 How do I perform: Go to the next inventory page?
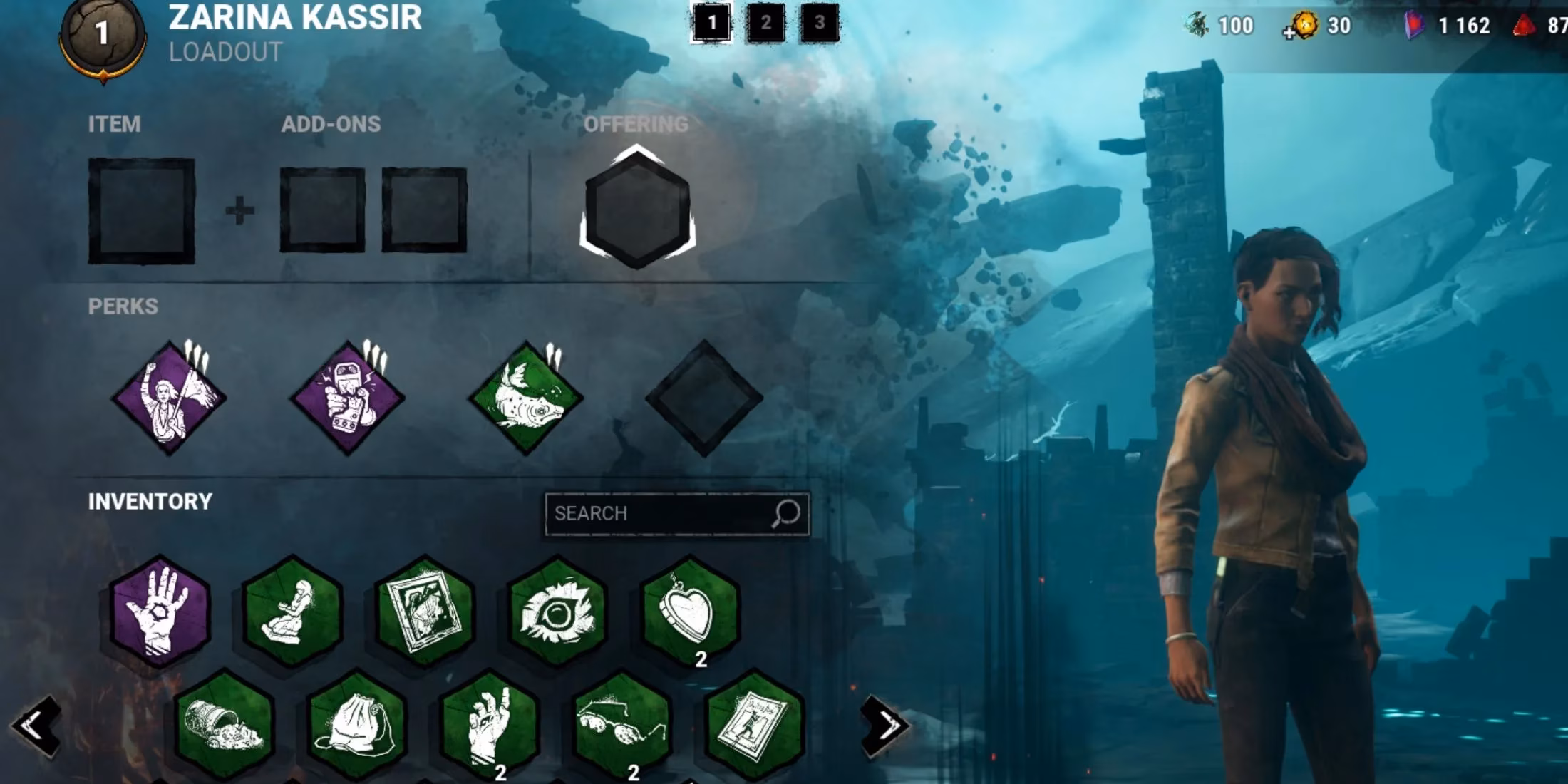(885, 726)
